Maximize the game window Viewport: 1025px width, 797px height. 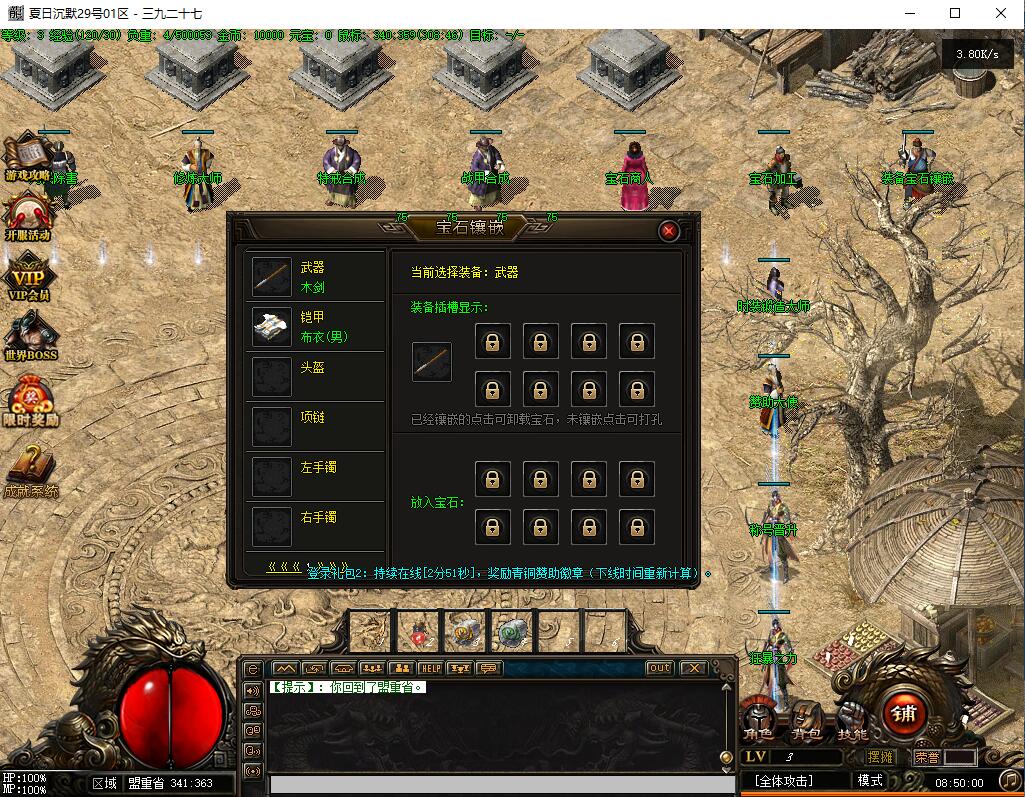(x=955, y=14)
